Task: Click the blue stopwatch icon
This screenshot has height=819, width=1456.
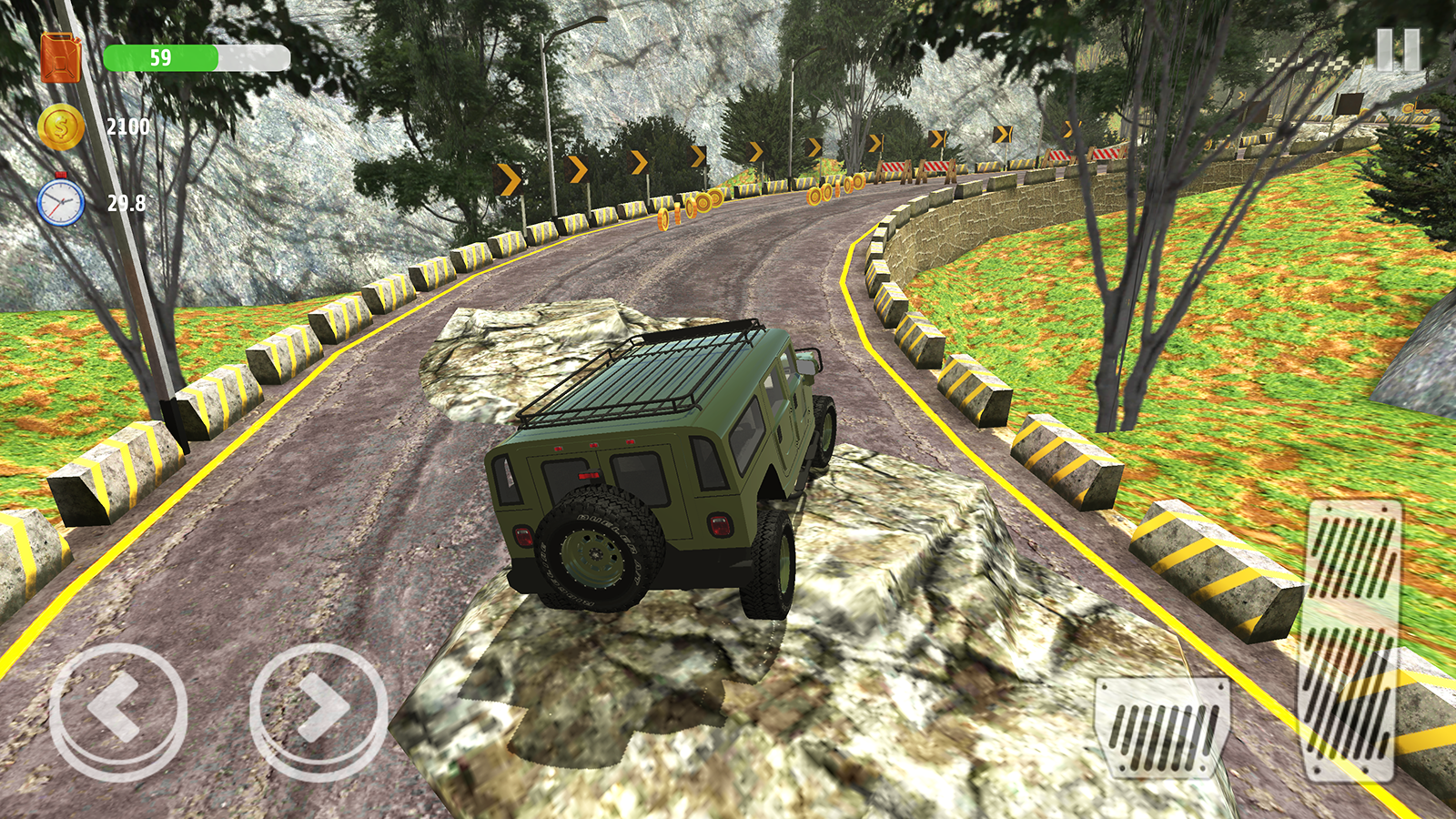Action: tap(60, 201)
